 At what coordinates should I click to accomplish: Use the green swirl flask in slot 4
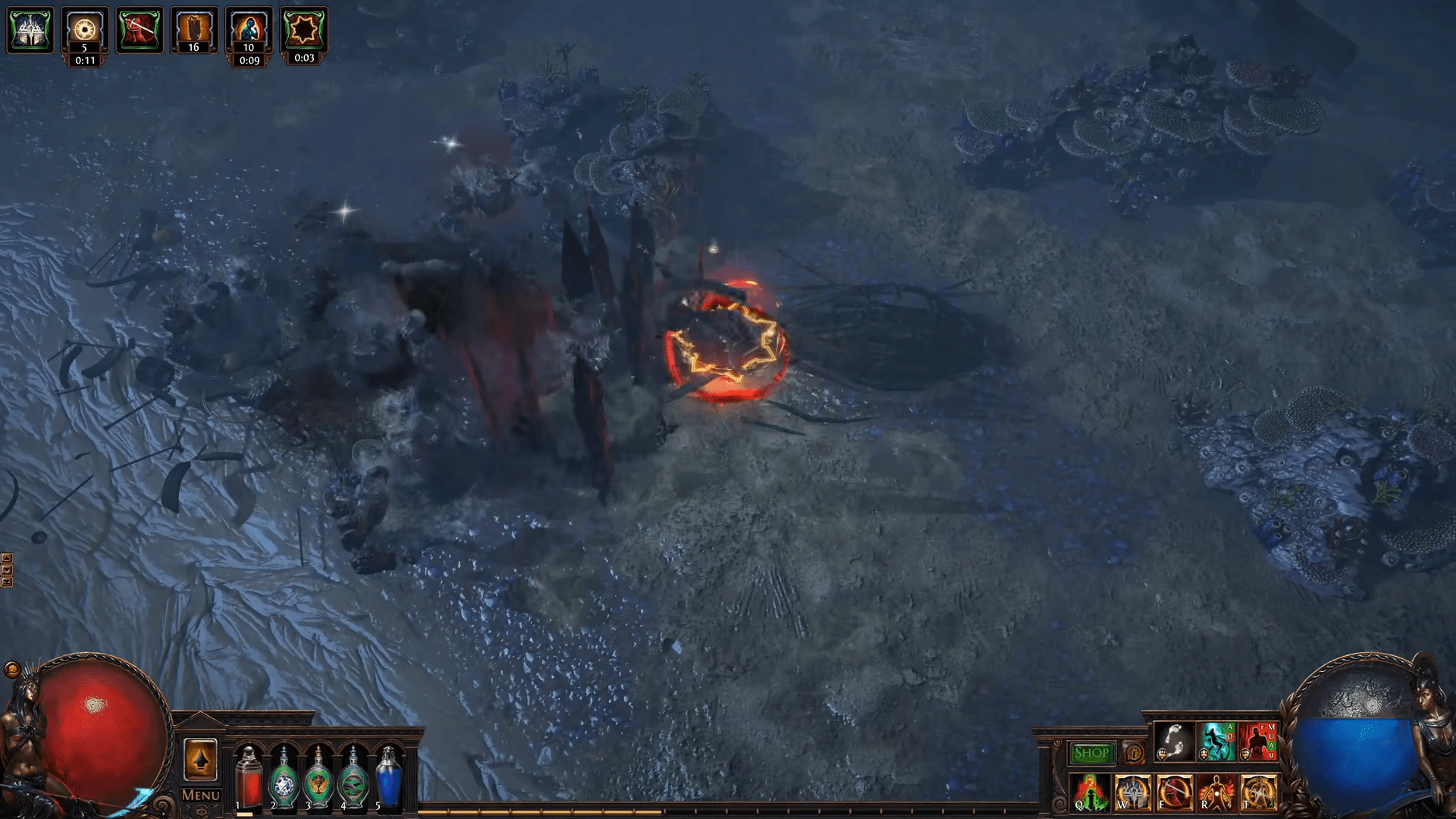353,778
